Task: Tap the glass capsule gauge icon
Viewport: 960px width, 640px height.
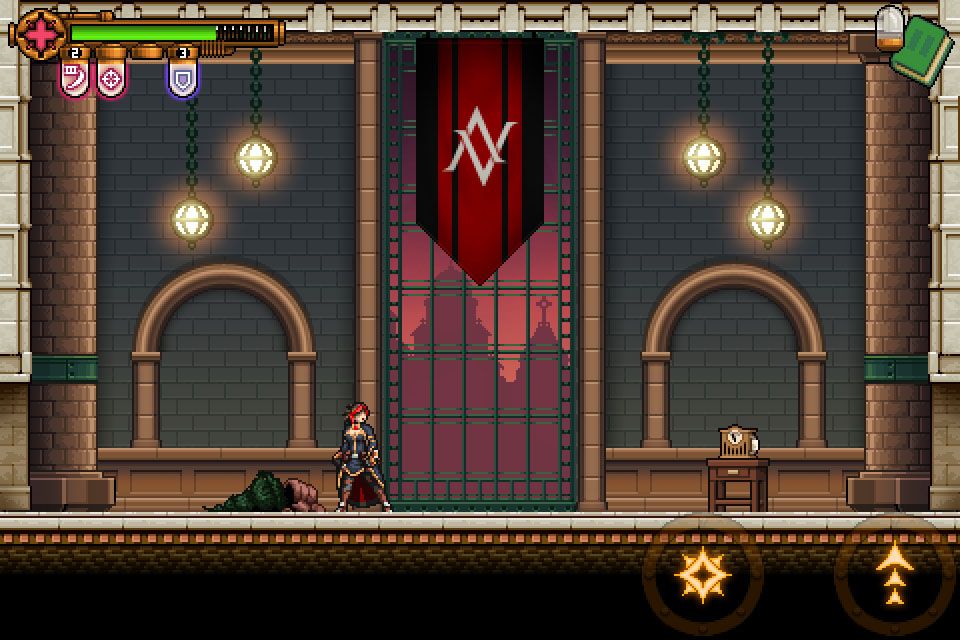Action: [x=888, y=27]
